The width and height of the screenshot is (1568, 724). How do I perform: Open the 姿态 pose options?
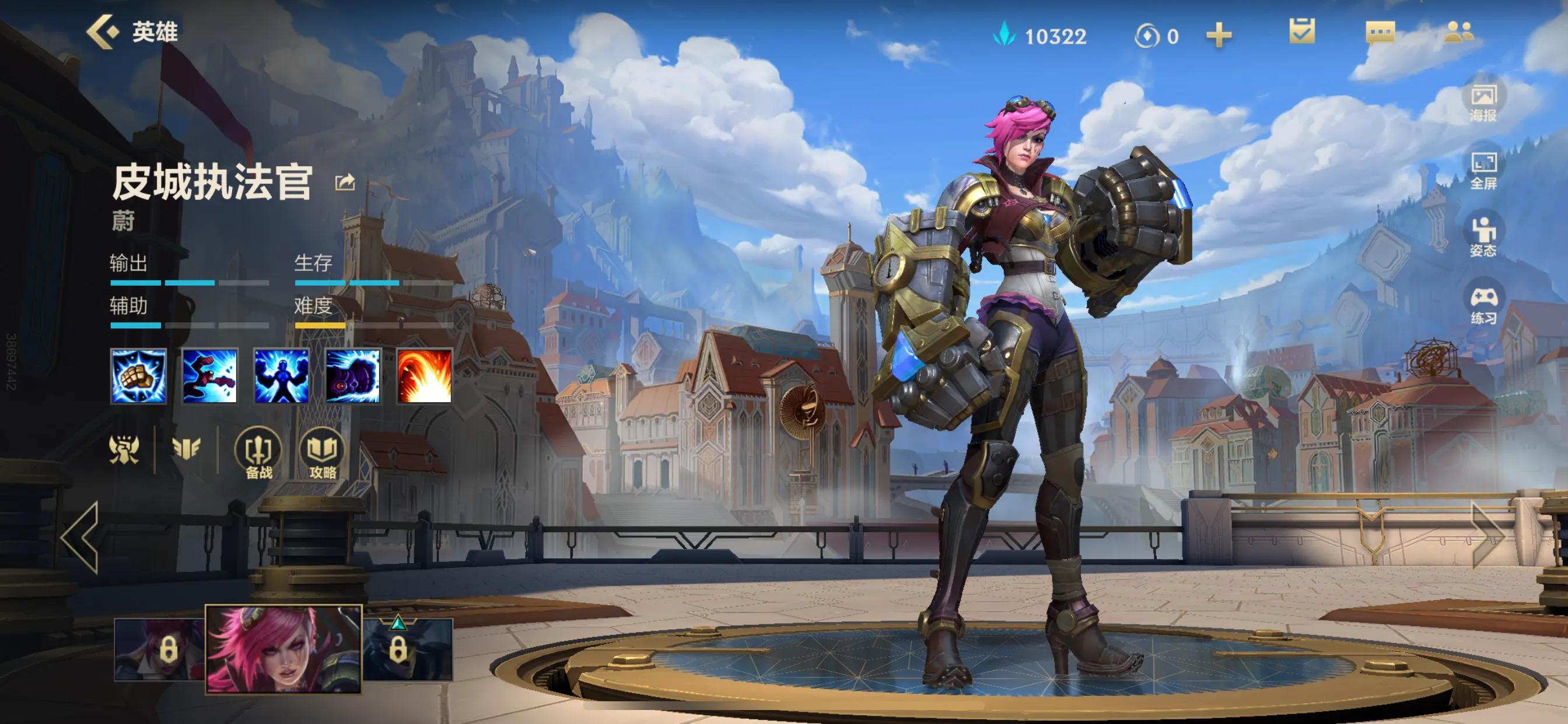click(x=1483, y=237)
